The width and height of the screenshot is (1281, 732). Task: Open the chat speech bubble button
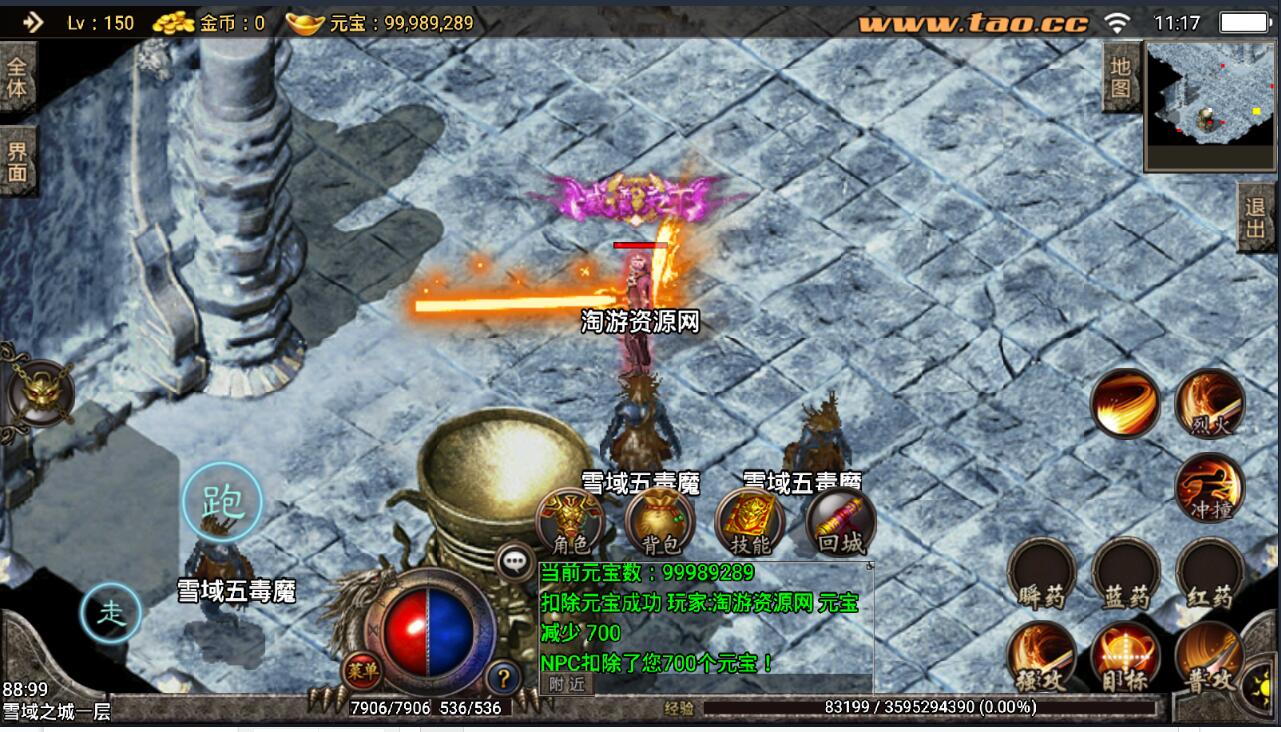(516, 562)
